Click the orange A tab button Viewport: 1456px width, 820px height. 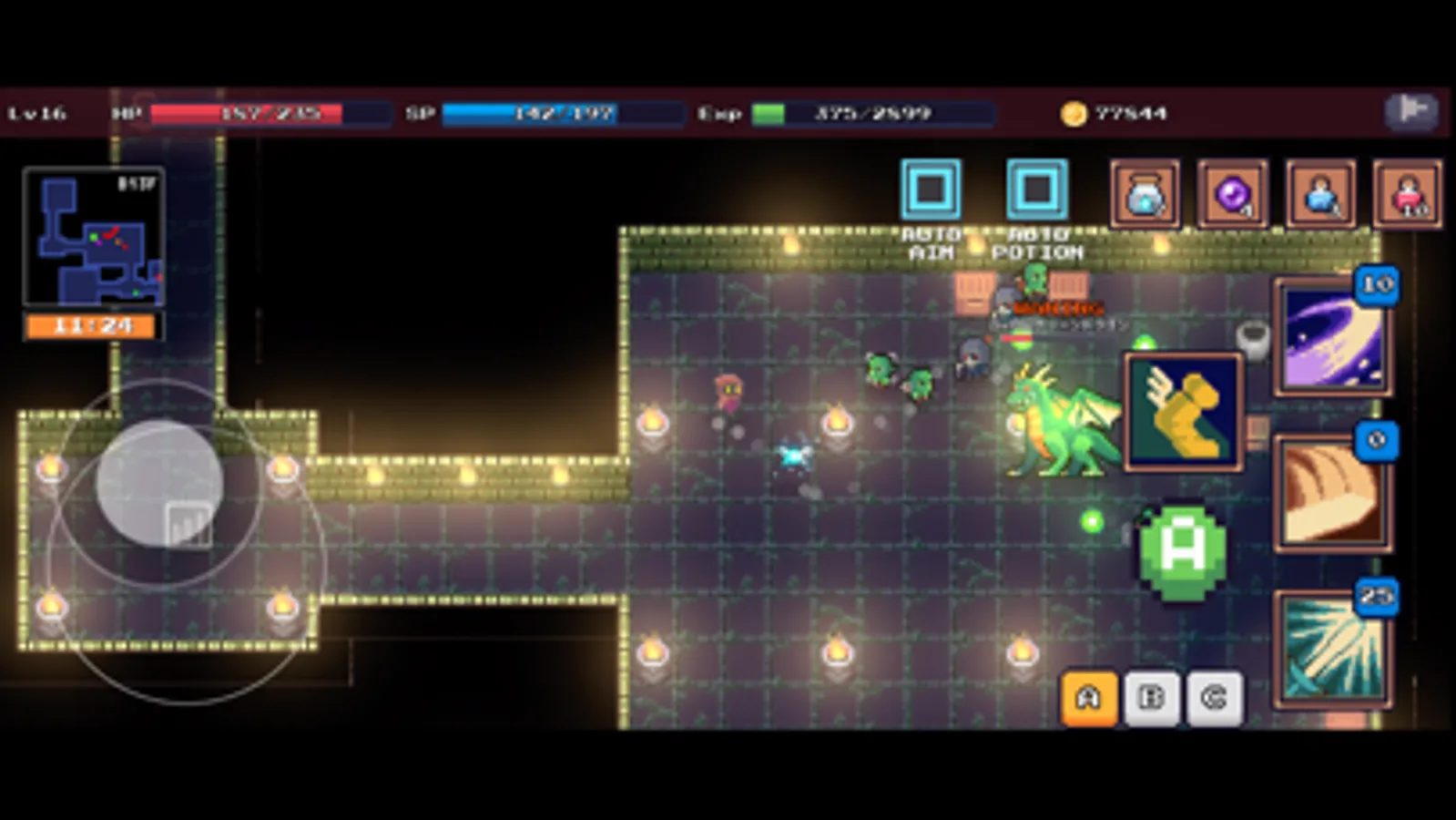pyautogui.click(x=1088, y=697)
